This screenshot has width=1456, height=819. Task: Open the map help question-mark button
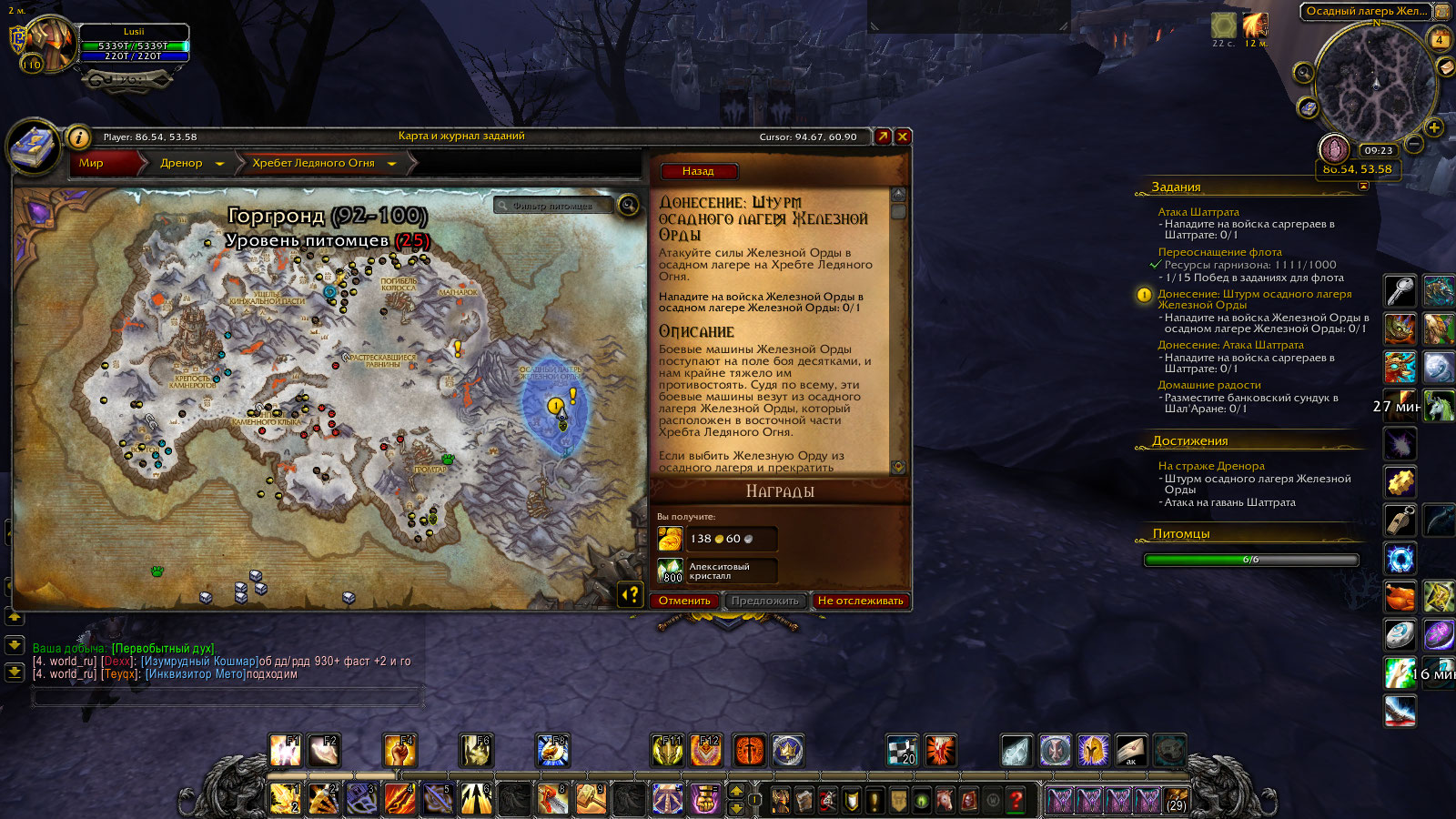[630, 594]
